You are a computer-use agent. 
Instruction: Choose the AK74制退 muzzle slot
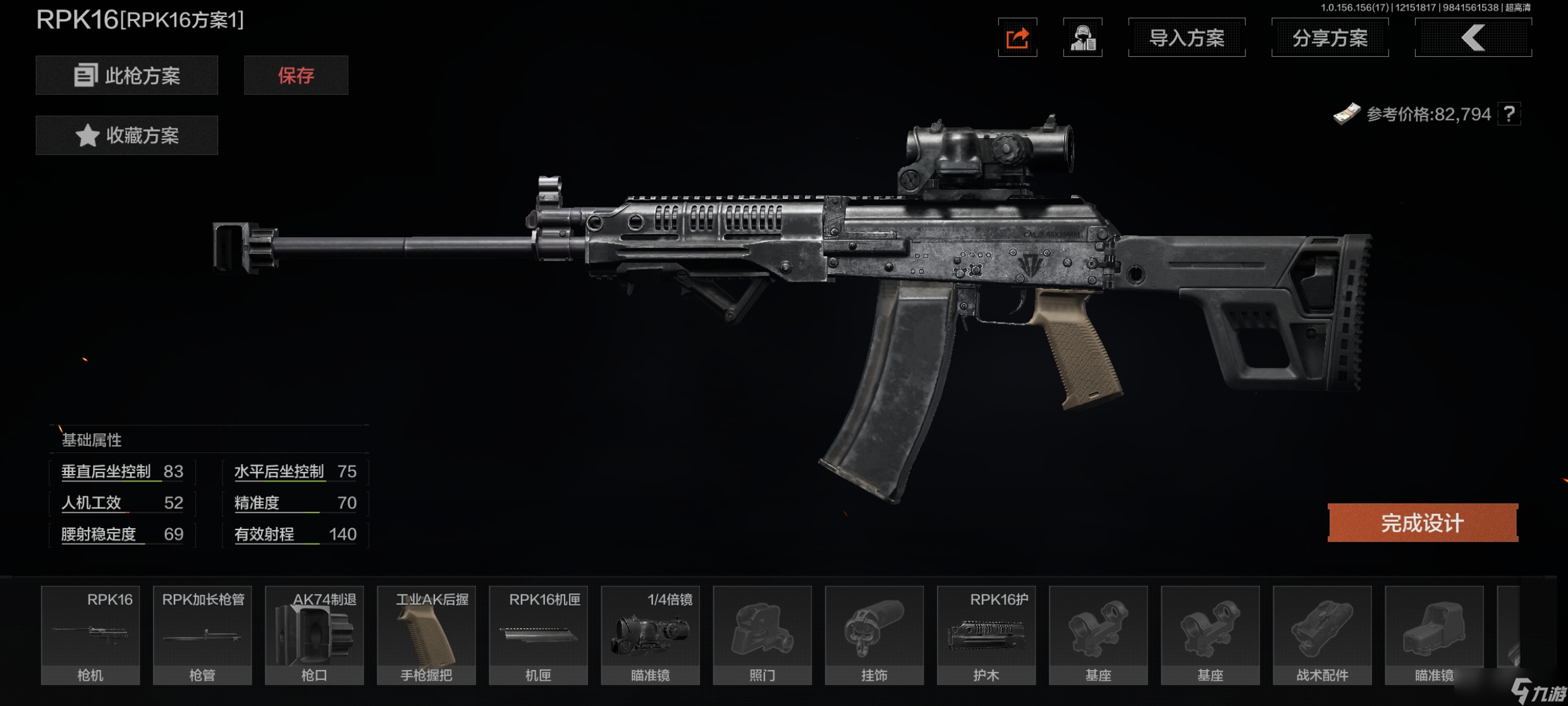(314, 635)
